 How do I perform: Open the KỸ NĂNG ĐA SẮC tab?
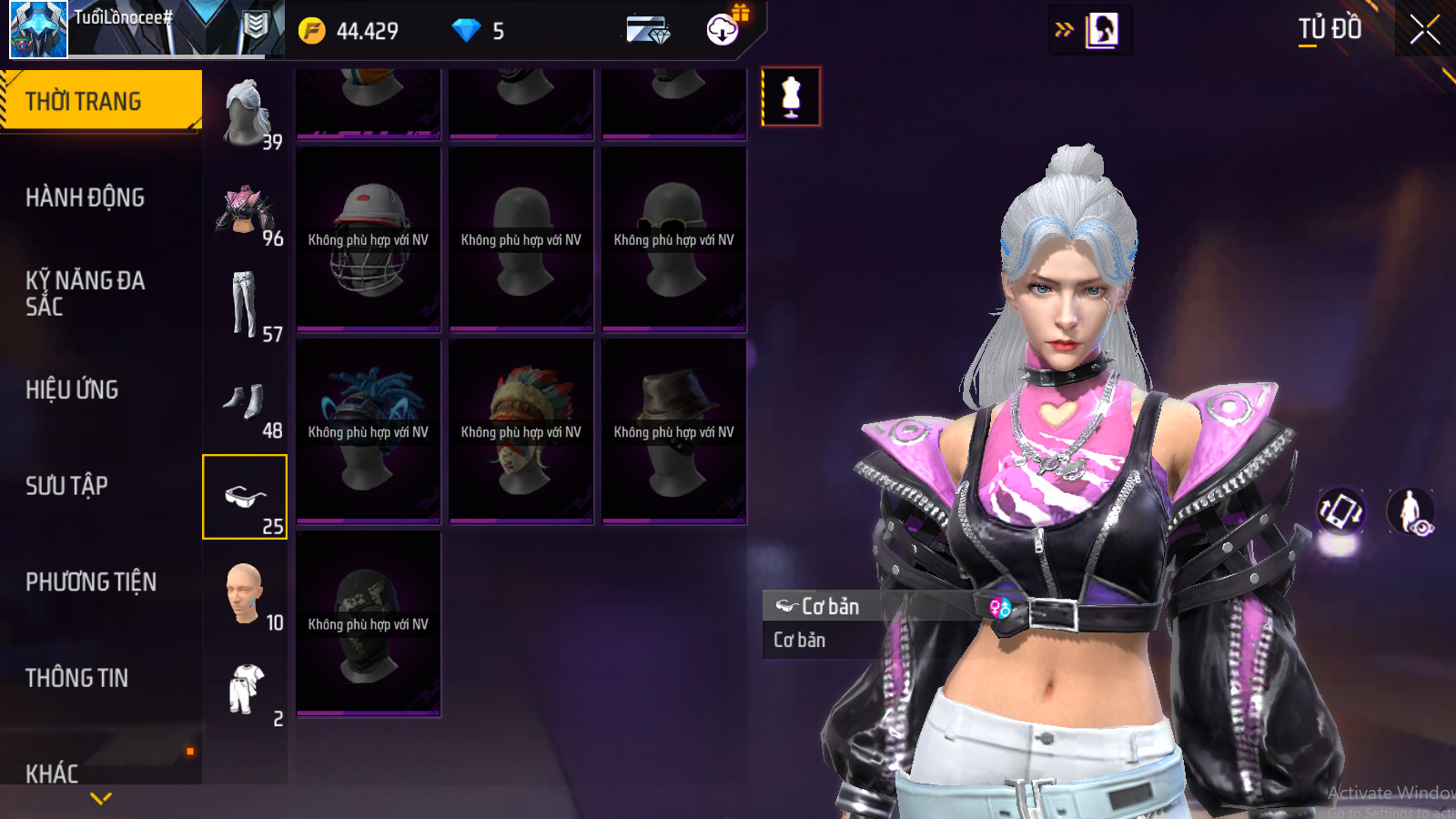point(85,293)
